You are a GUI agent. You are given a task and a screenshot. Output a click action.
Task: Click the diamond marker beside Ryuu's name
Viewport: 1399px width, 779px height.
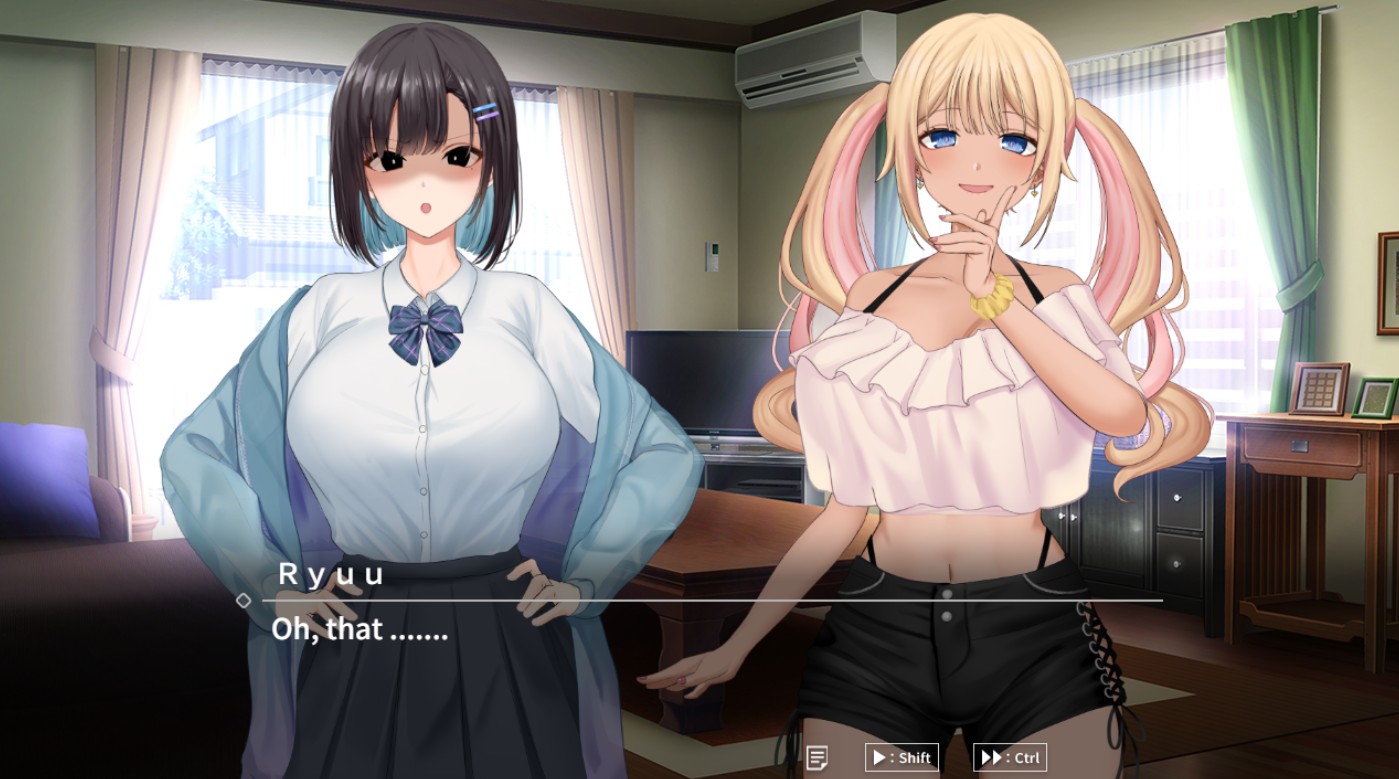[245, 600]
